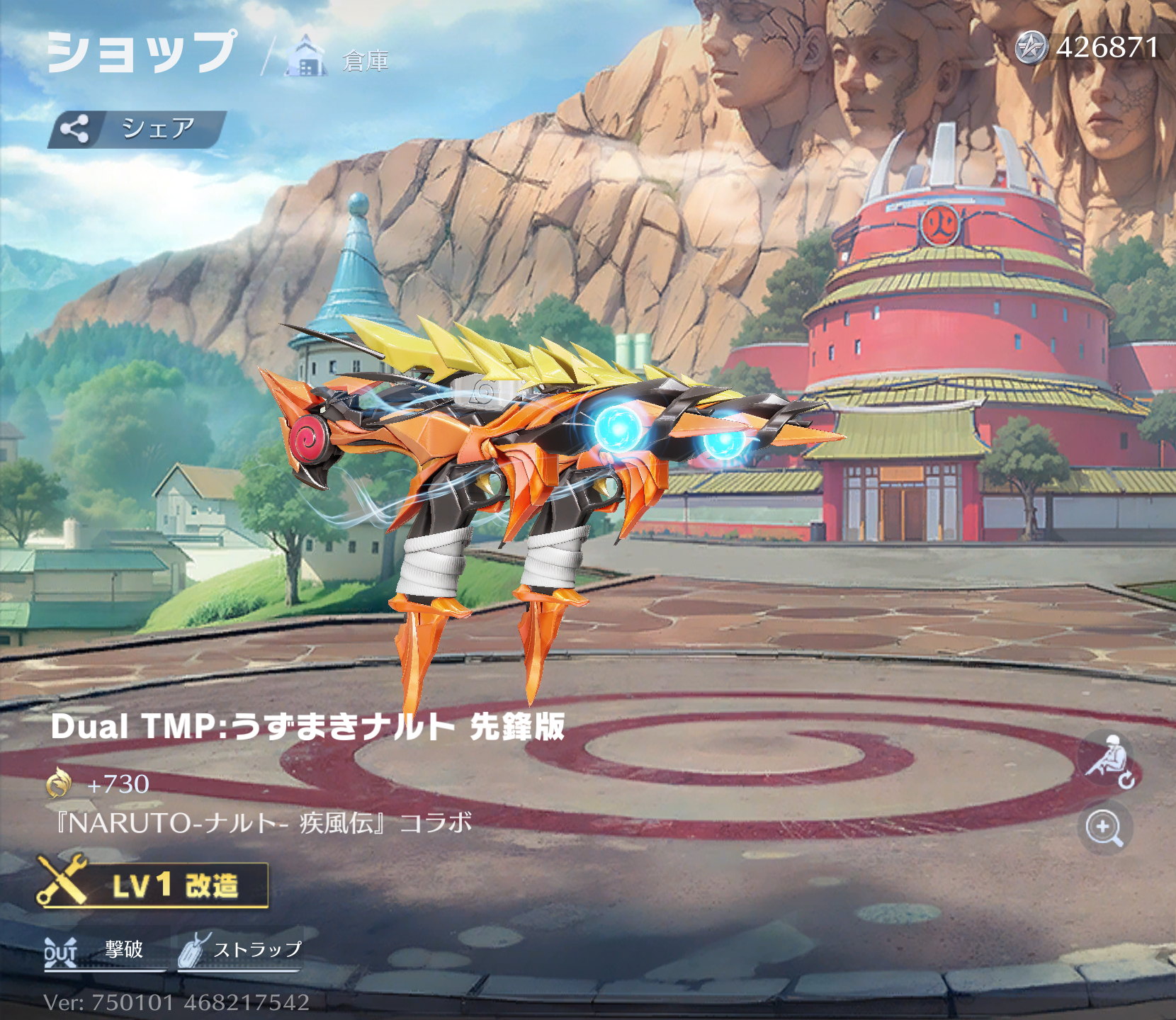This screenshot has height=1020, width=1176.
Task: Open LV1 改造 weapon modification
Action: click(154, 885)
